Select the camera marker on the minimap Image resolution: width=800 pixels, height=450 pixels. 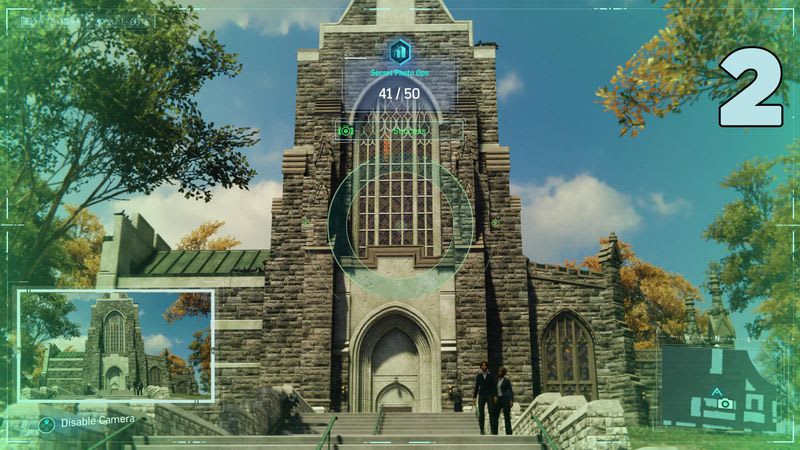coord(723,403)
